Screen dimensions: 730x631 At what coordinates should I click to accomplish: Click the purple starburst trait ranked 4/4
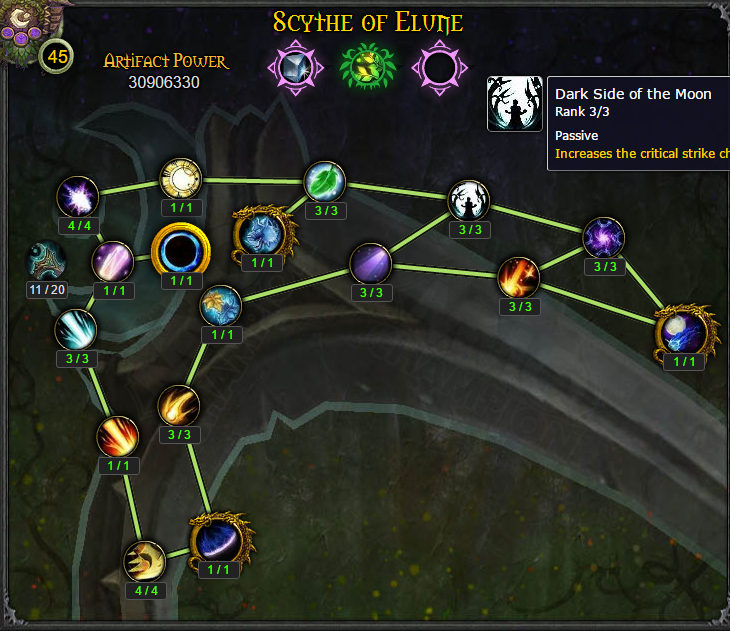click(76, 197)
